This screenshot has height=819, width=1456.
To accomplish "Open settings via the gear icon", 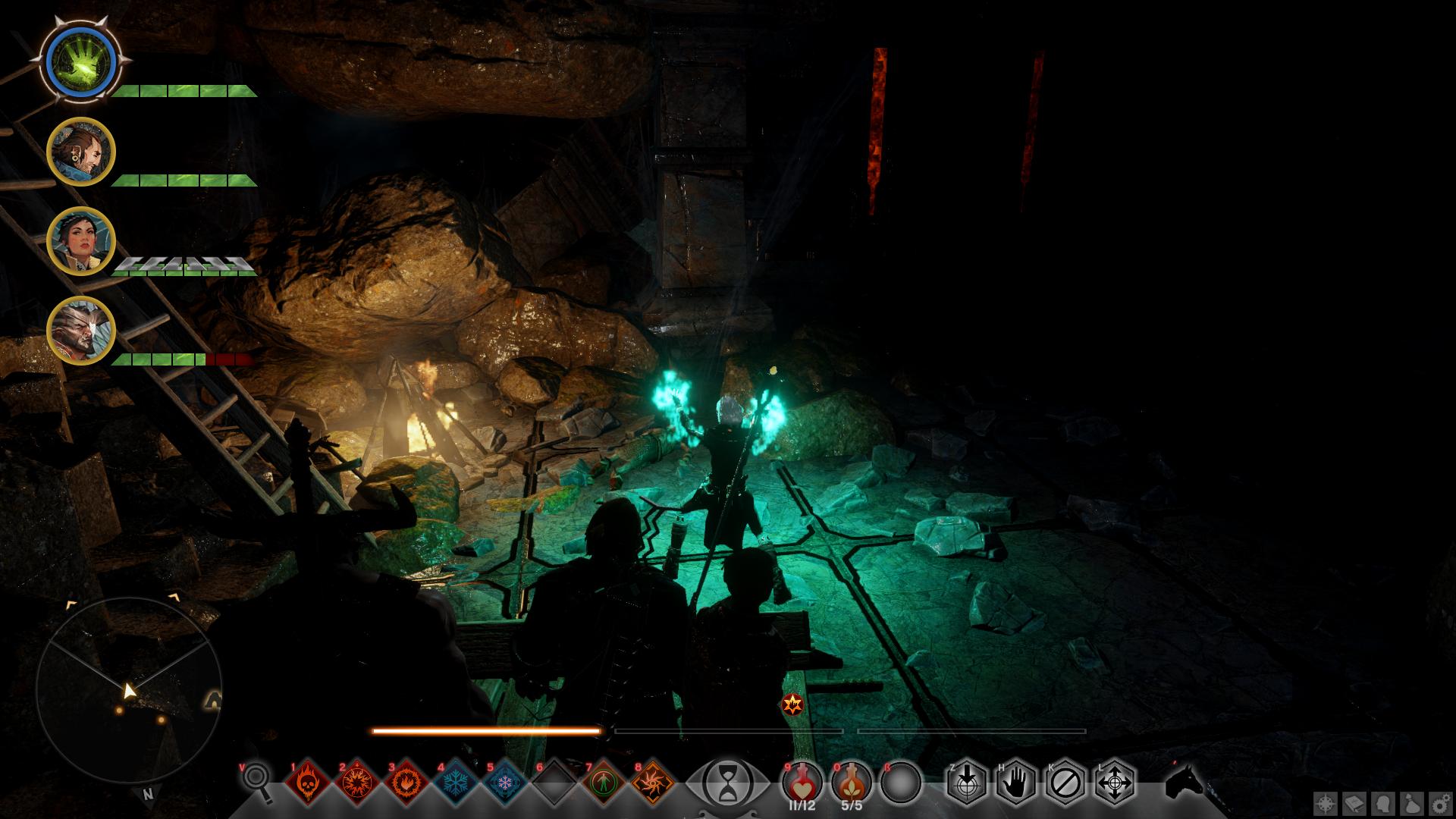I will coord(1439,803).
